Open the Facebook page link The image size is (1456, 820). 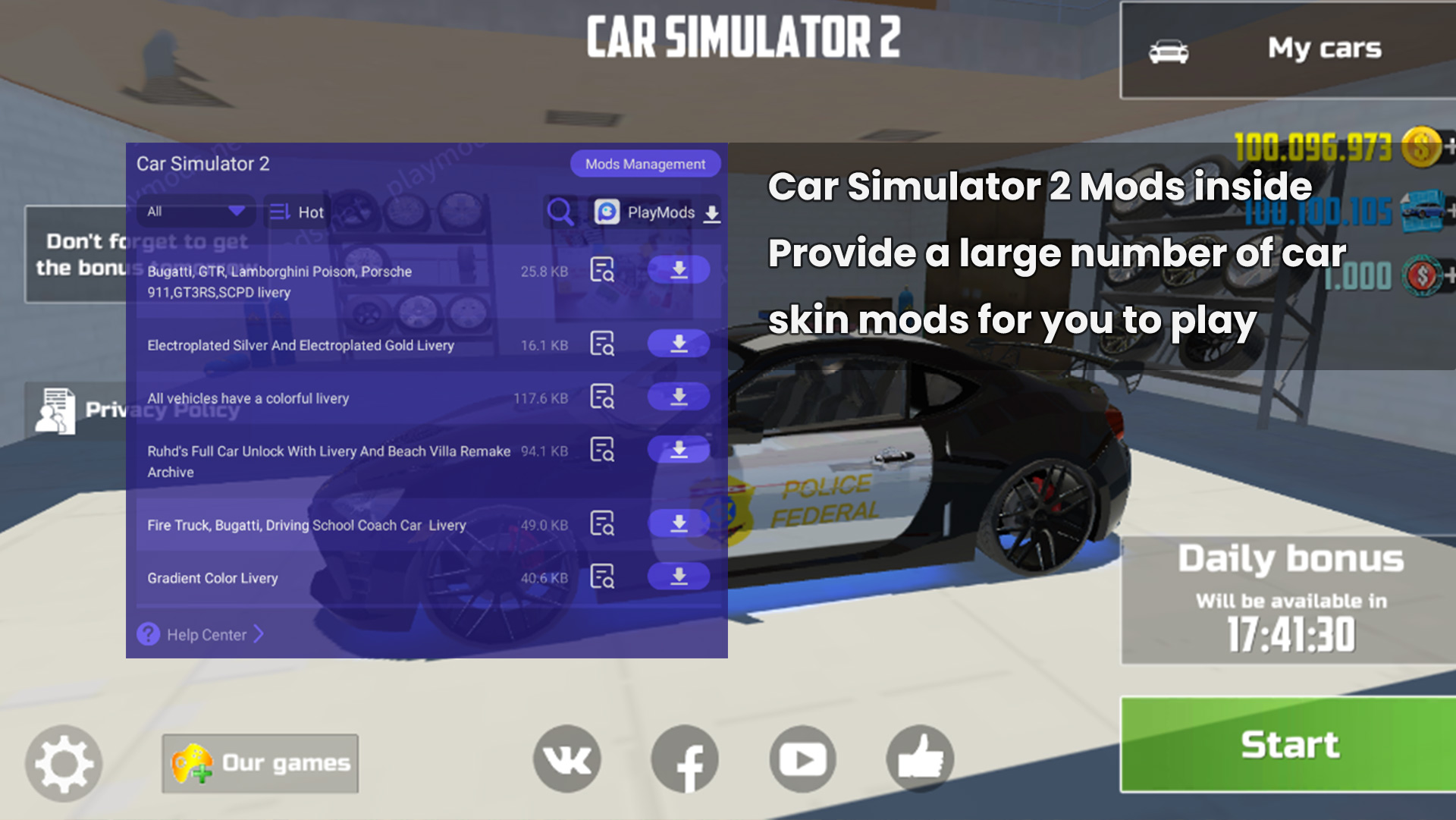pos(686,759)
